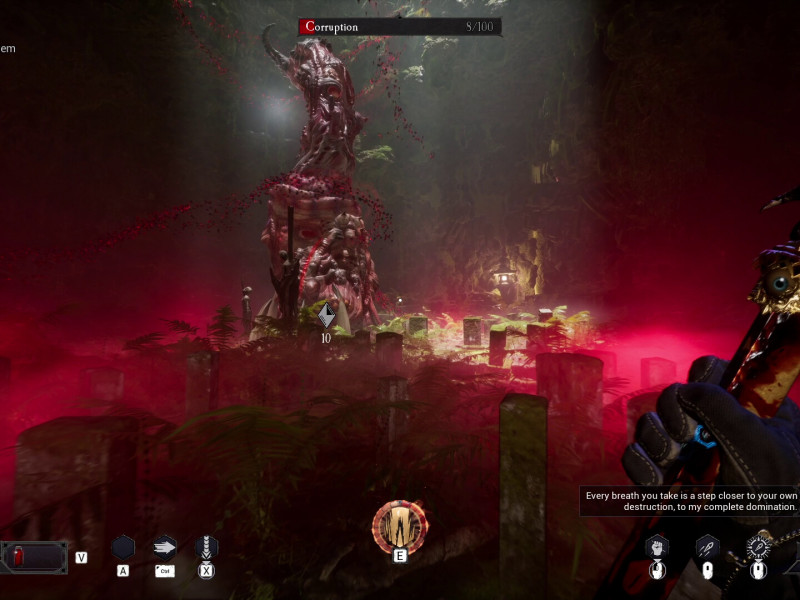Activate the radiant spiked projectile ability icon

pyautogui.click(x=758, y=547)
